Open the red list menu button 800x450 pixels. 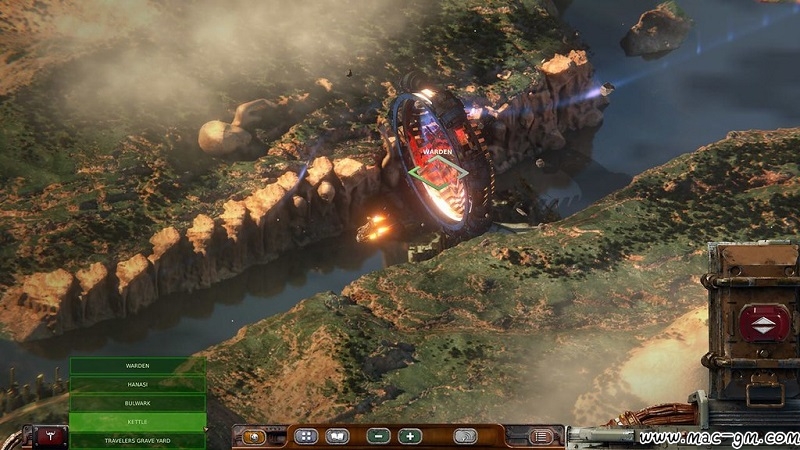point(541,436)
